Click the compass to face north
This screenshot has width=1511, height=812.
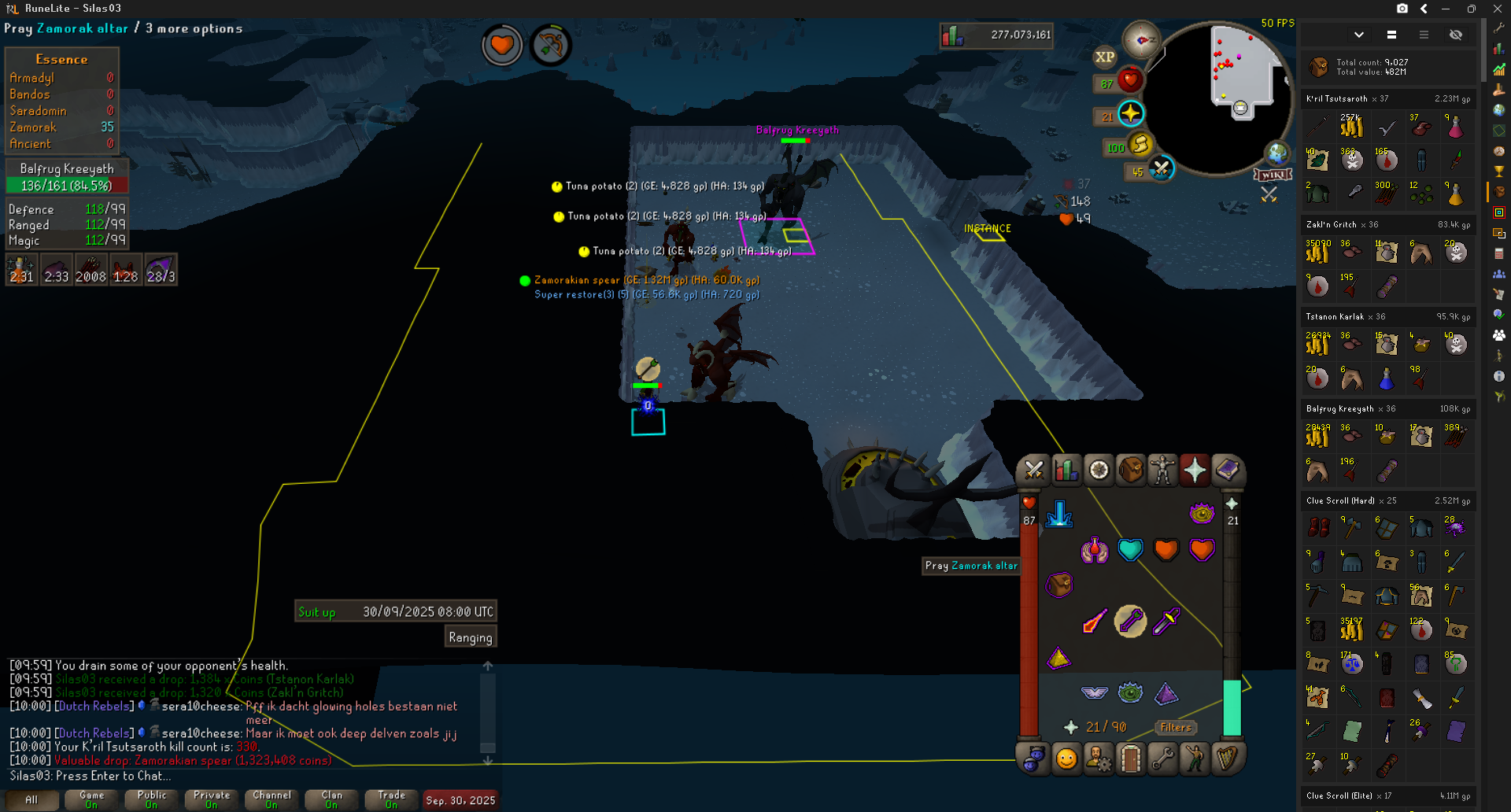tap(1141, 39)
